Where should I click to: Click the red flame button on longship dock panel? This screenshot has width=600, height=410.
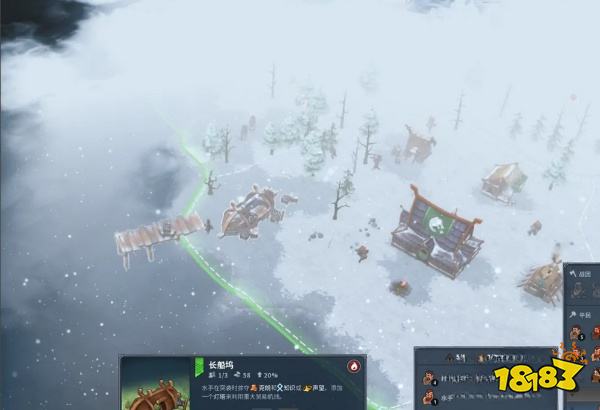pos(354,367)
